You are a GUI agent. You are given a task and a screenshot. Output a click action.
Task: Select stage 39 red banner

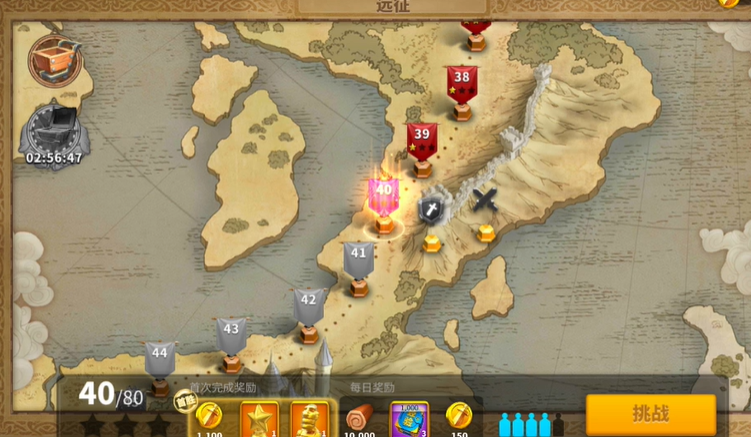(422, 140)
